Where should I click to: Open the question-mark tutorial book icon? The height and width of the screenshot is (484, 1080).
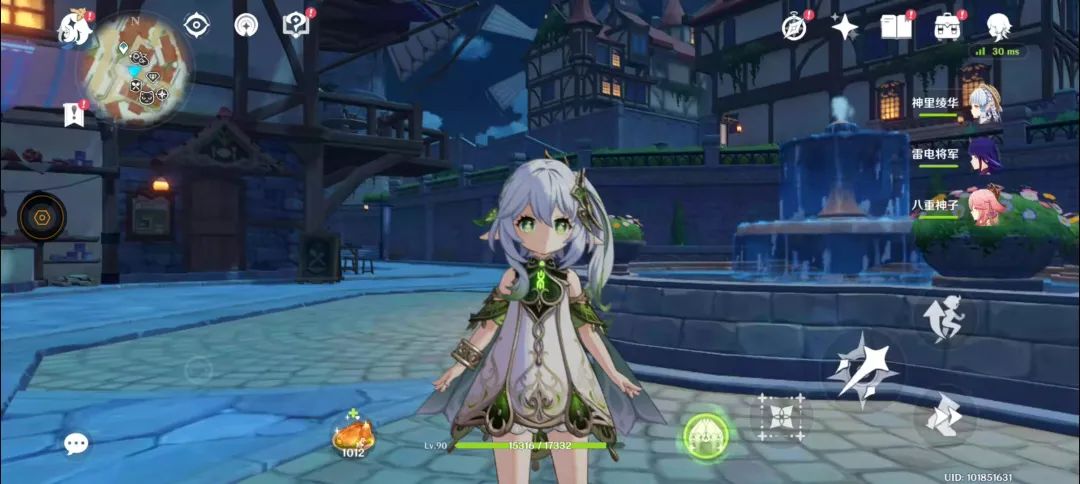[x=296, y=25]
